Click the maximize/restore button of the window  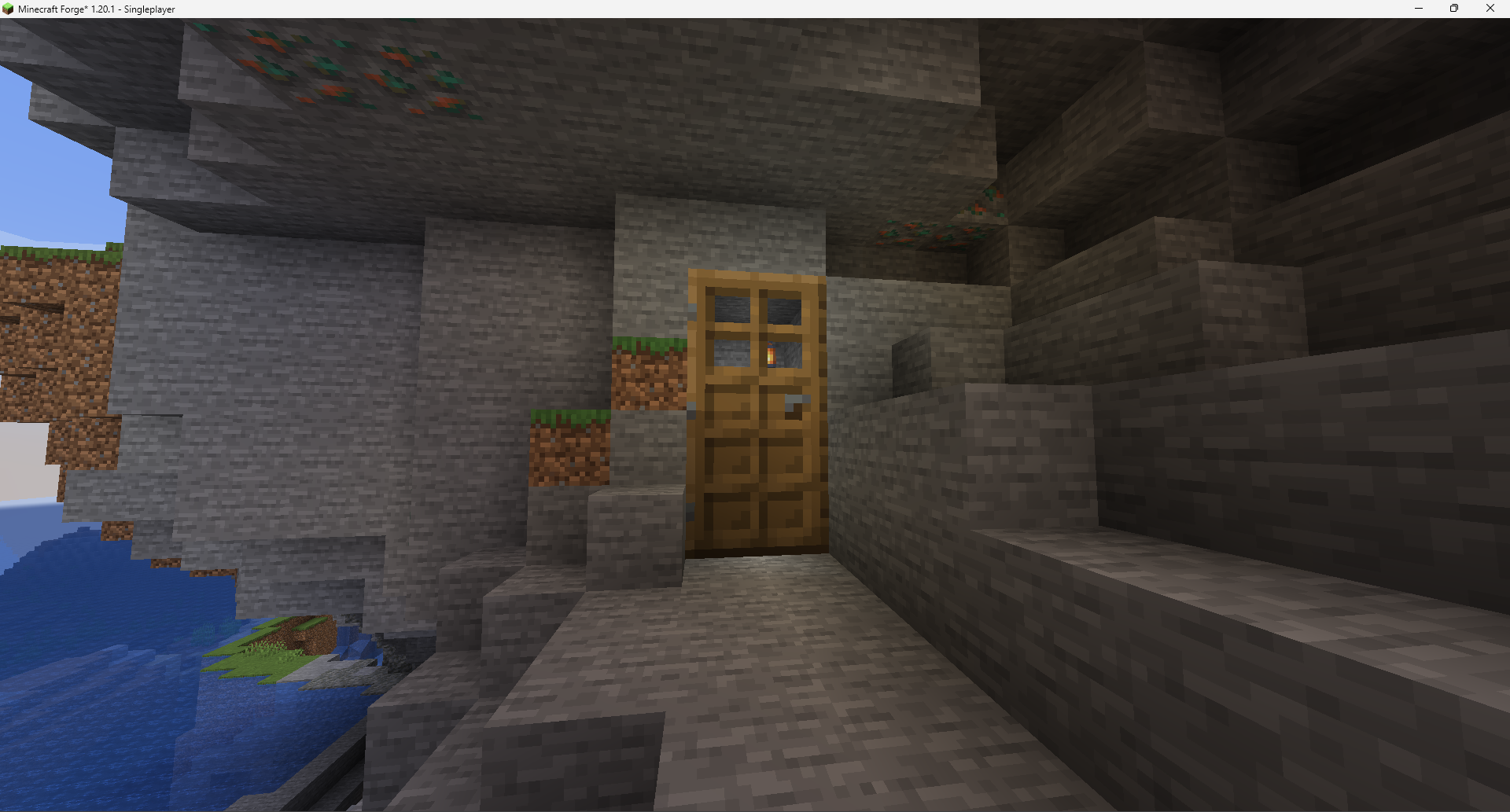1454,9
